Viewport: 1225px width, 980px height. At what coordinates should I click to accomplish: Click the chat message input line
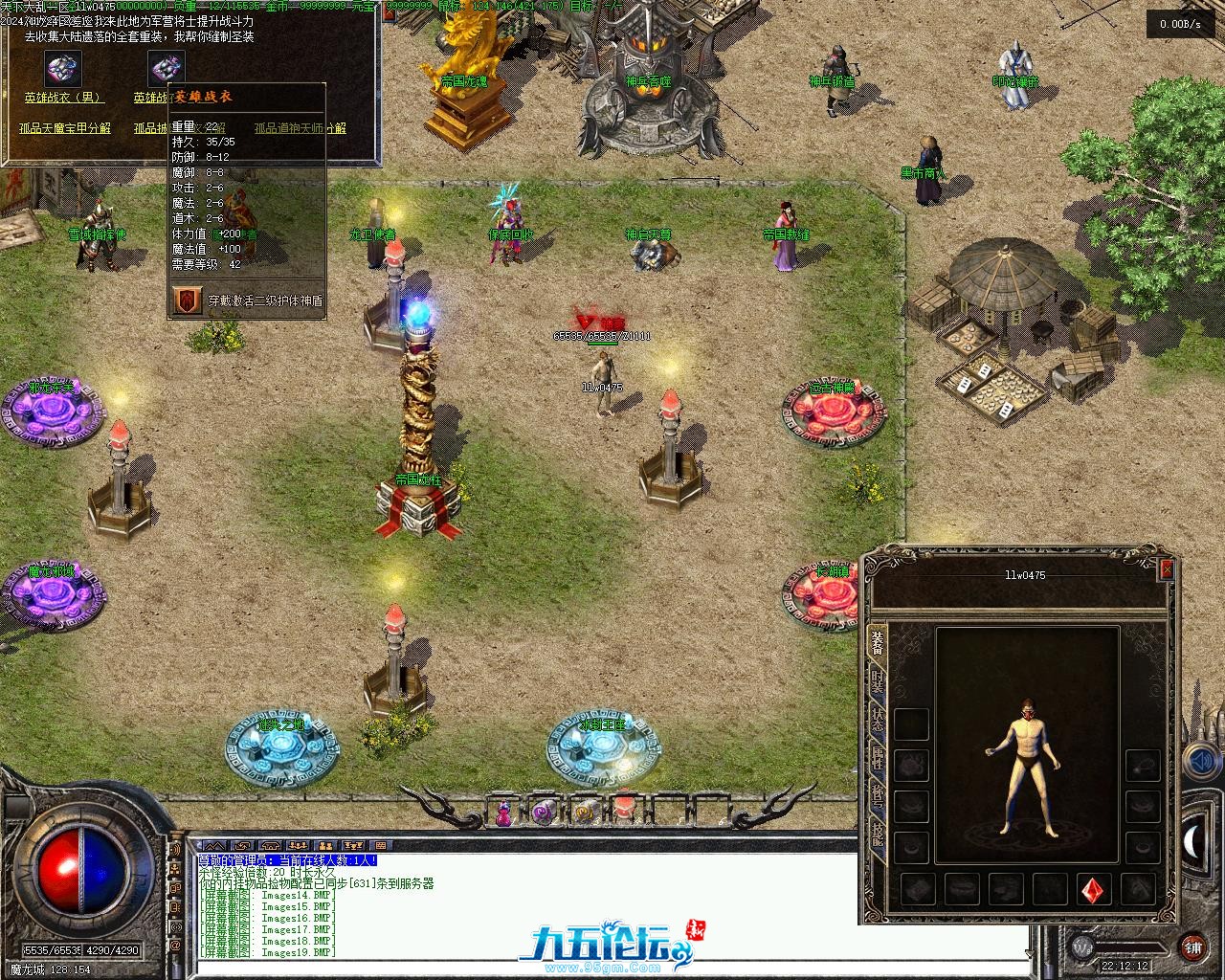(x=612, y=967)
